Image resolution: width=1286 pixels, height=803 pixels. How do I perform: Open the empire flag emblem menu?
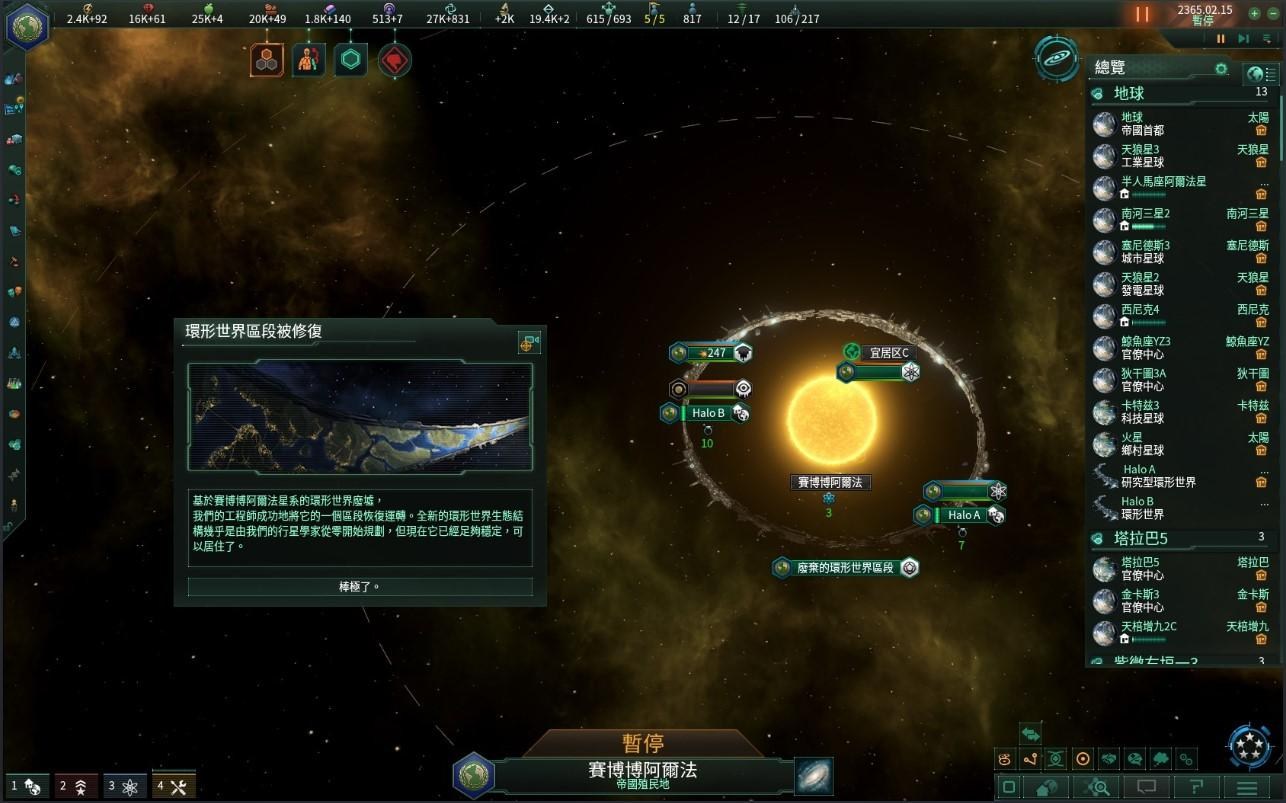point(27,25)
